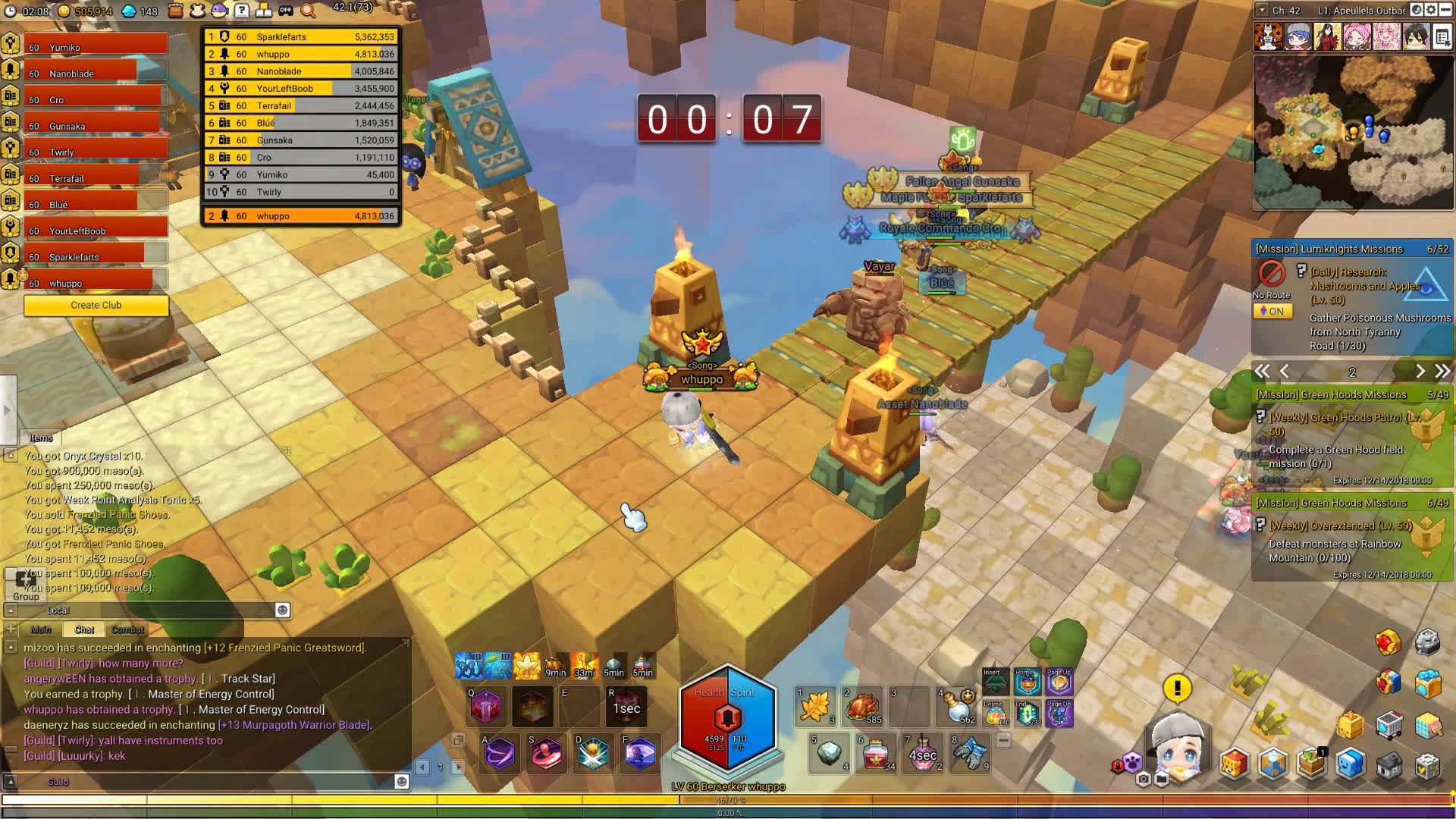
Task: Click the Create Club button
Action: [x=96, y=305]
